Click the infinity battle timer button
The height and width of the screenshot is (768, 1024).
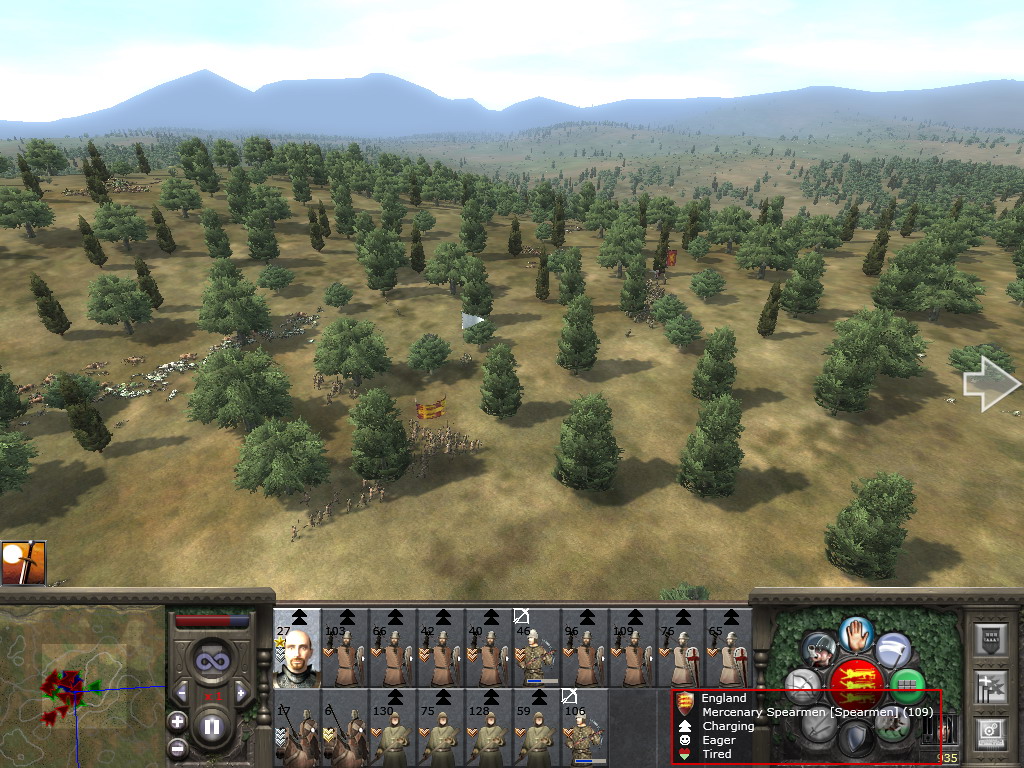pyautogui.click(x=211, y=661)
